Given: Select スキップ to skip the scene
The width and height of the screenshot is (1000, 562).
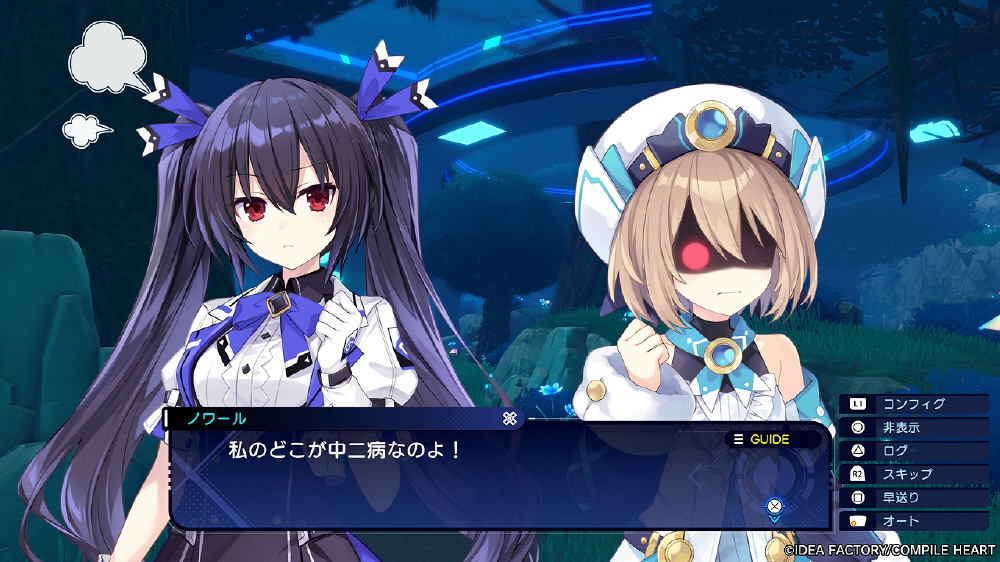Looking at the screenshot, I should point(913,474).
